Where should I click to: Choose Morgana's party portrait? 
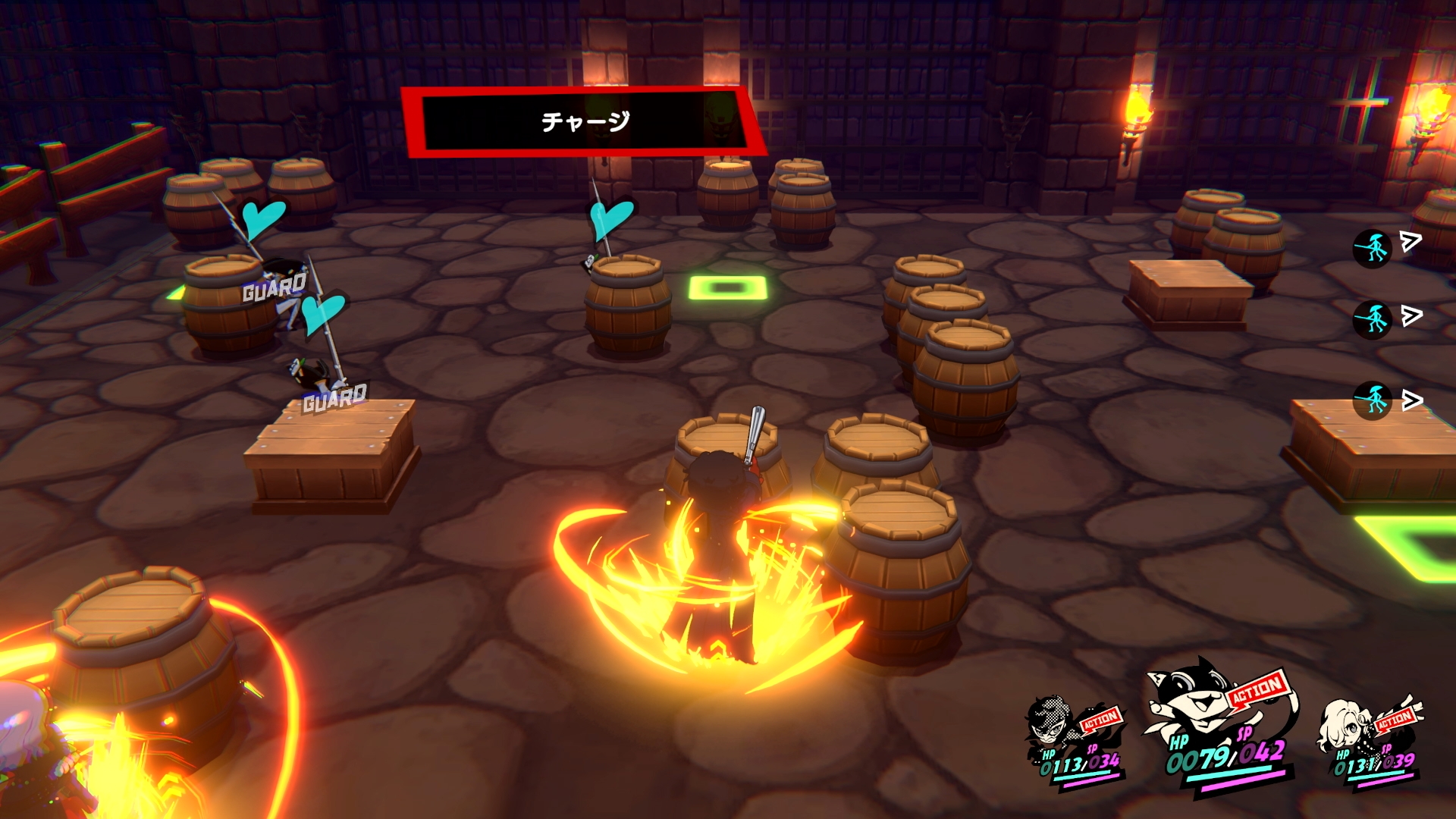(1185, 701)
